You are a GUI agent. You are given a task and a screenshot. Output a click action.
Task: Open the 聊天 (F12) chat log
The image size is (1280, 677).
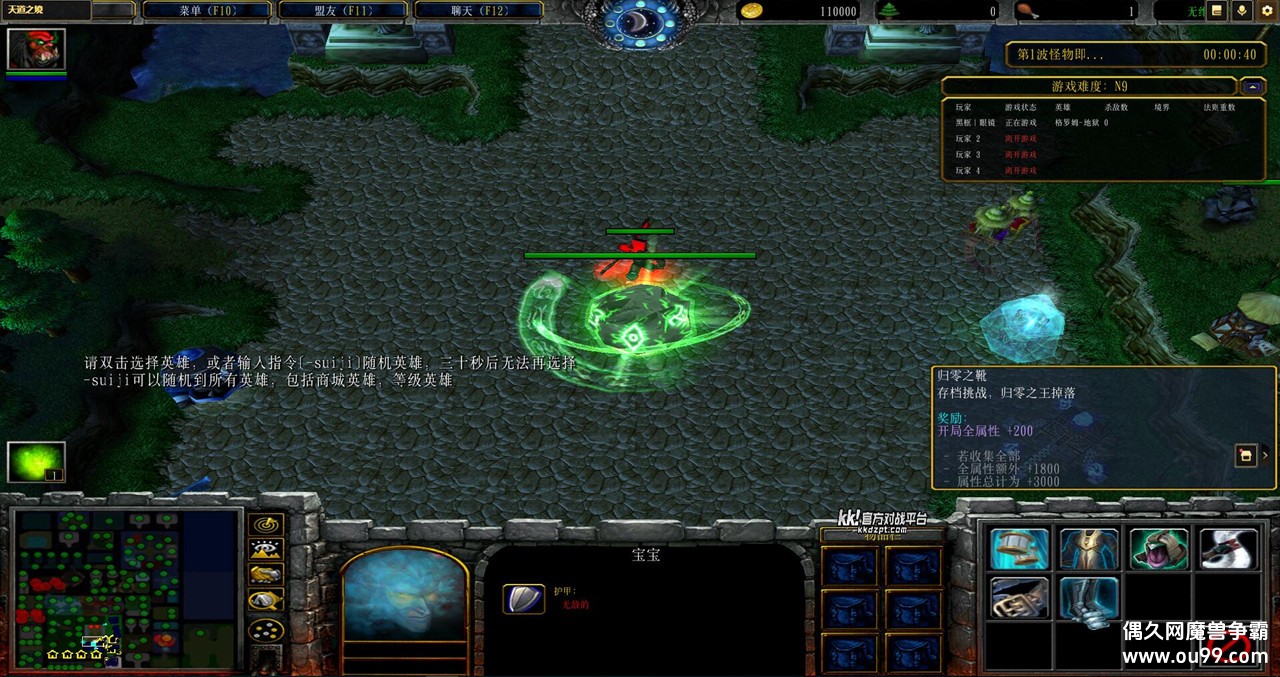(x=478, y=11)
